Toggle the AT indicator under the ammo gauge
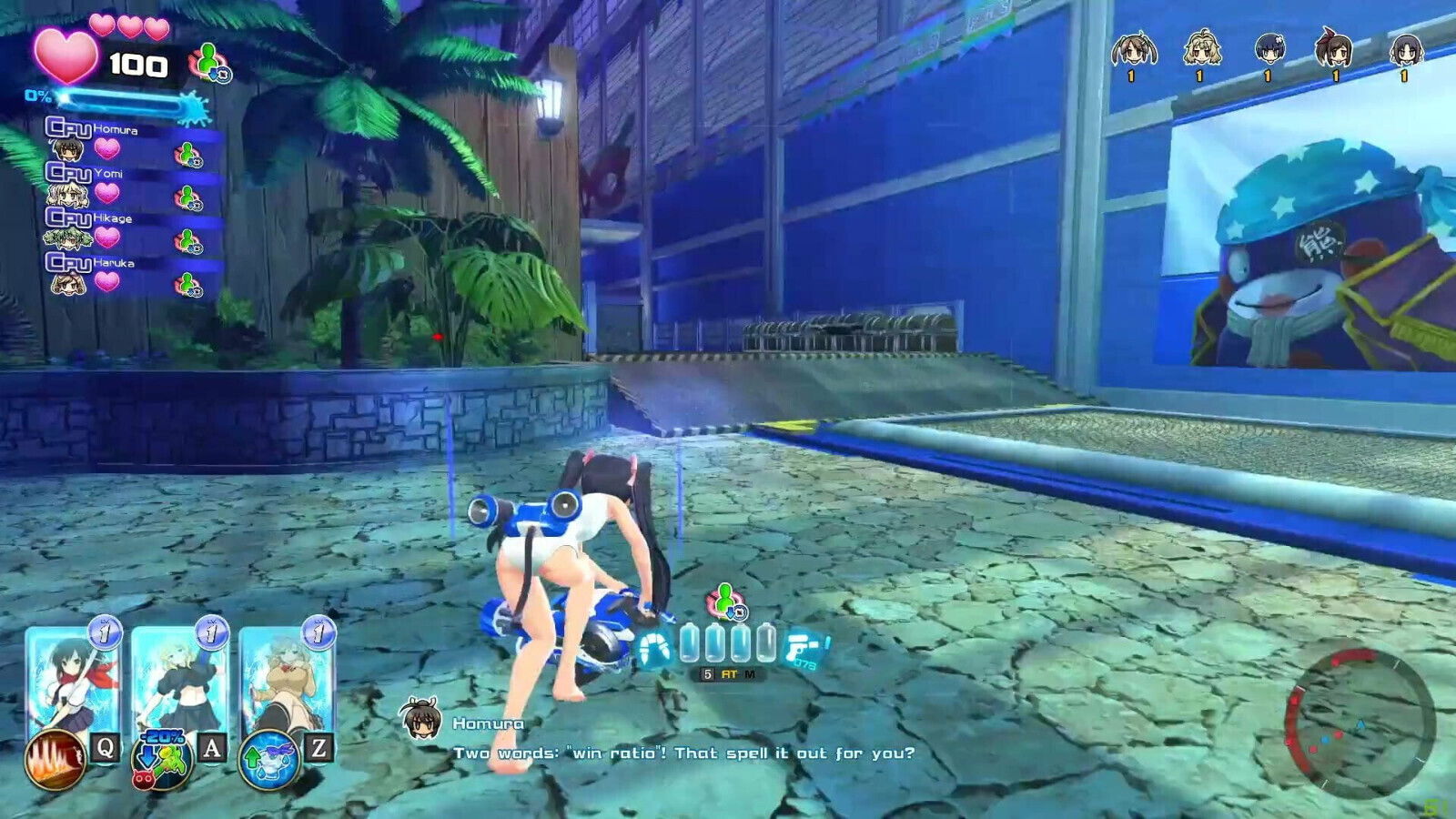 pyautogui.click(x=729, y=673)
